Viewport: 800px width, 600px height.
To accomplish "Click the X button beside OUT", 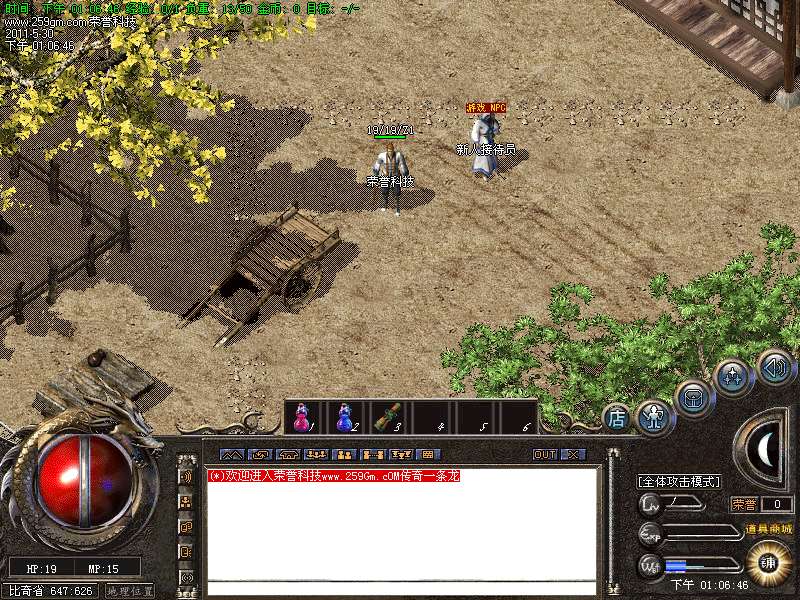I will point(572,454).
